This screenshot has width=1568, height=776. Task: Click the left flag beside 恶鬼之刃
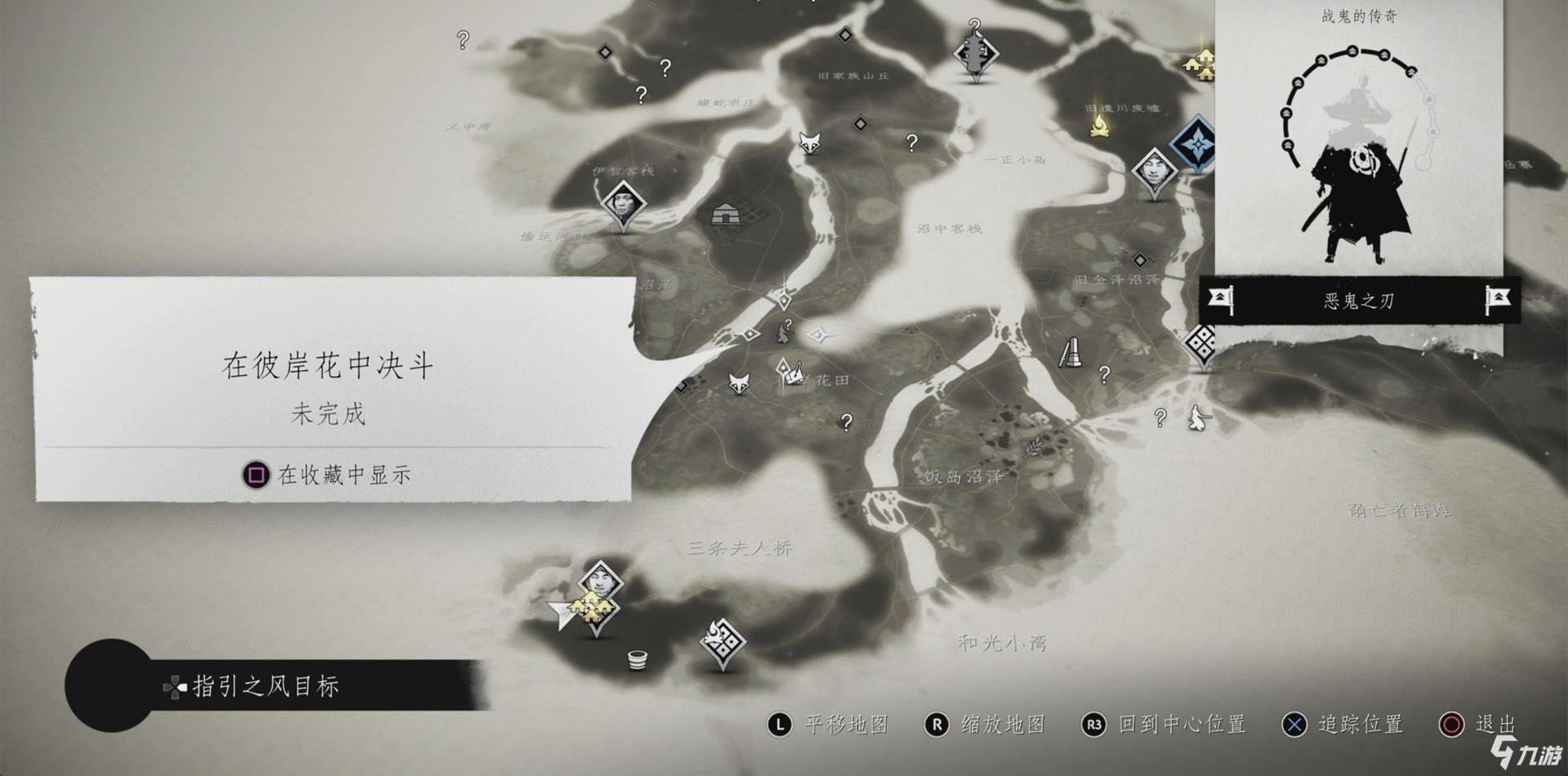pos(1221,299)
